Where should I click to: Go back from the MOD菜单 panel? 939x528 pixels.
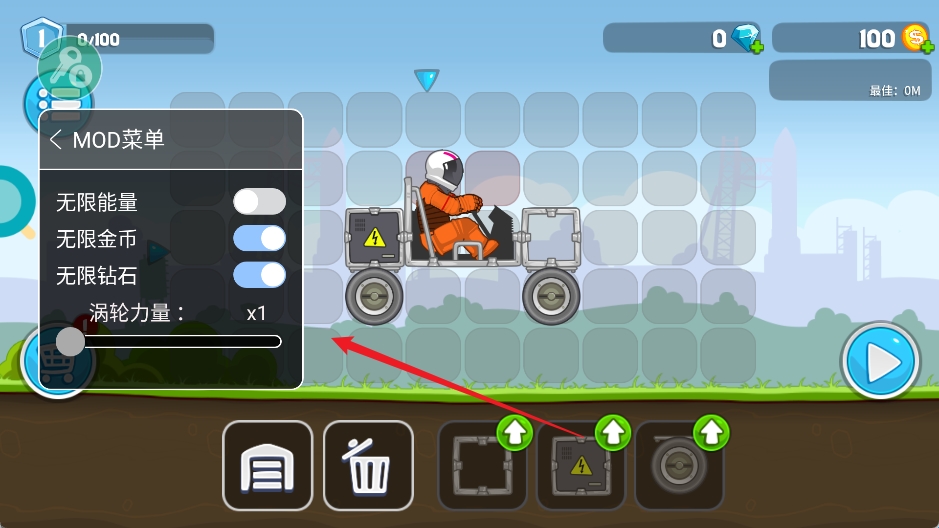click(56, 140)
